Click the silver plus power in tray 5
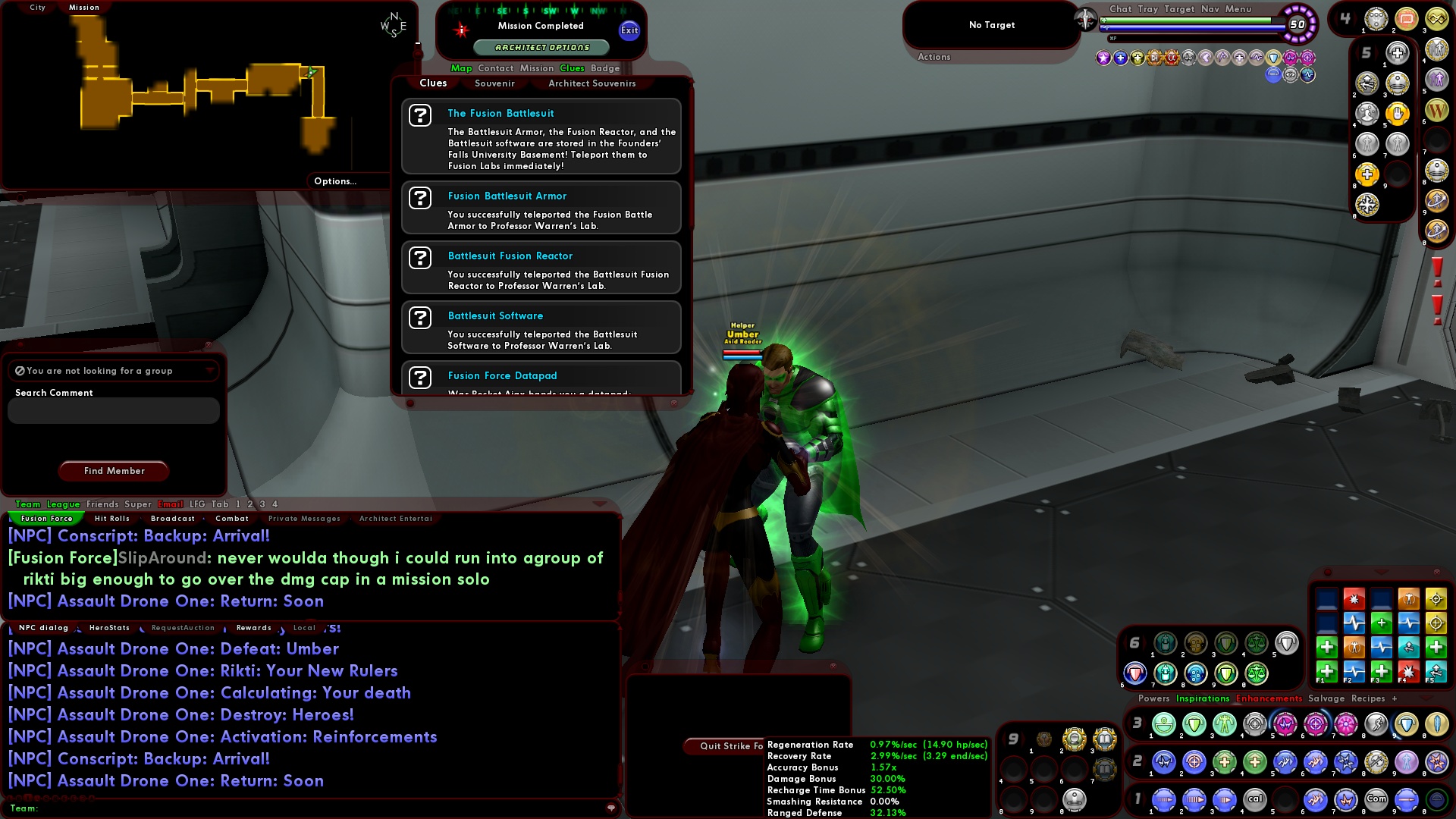The height and width of the screenshot is (819, 1456). tap(1397, 52)
